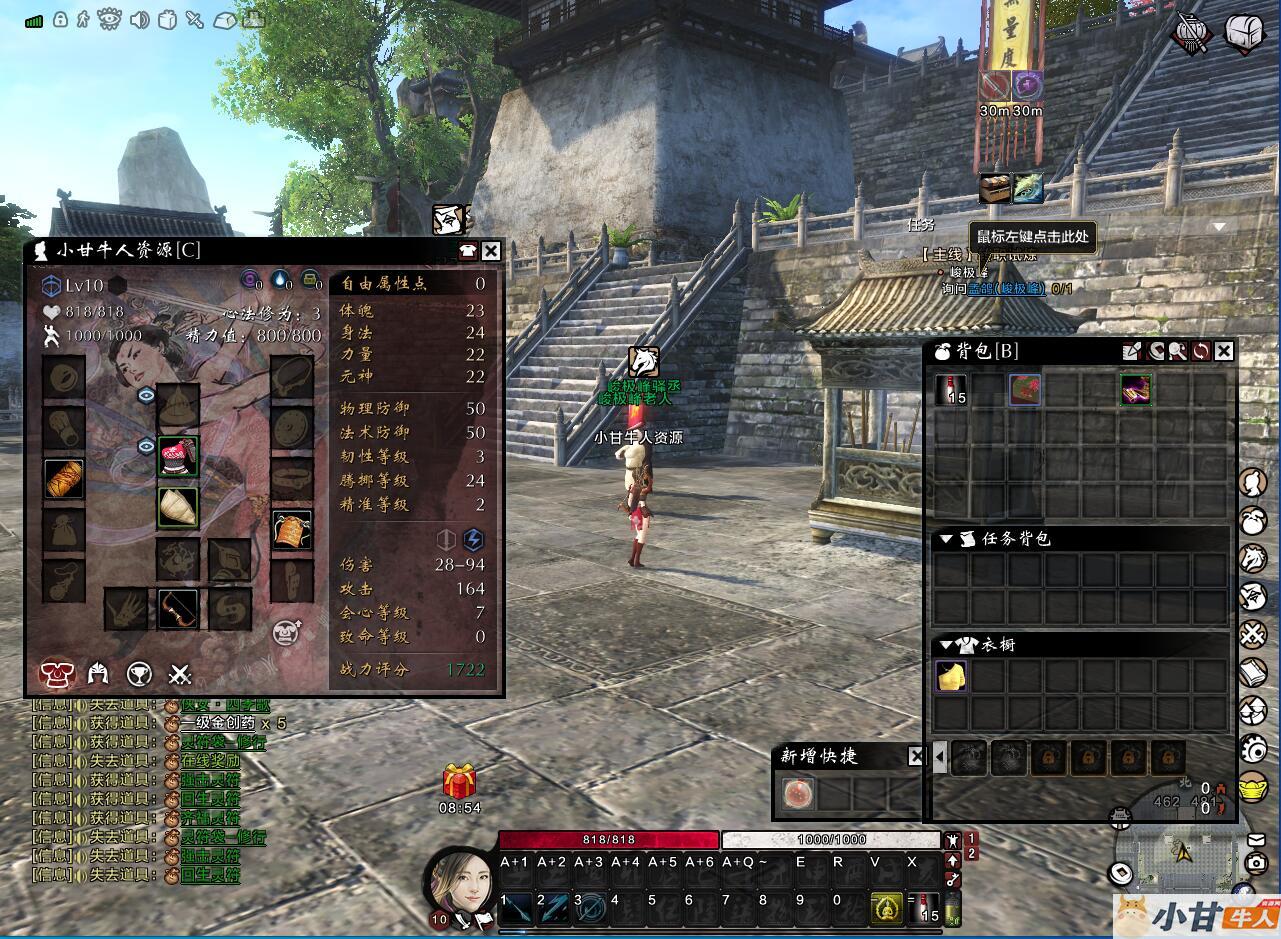1281x939 pixels.
Task: Select the red potion stack in backpack
Action: (x=951, y=389)
